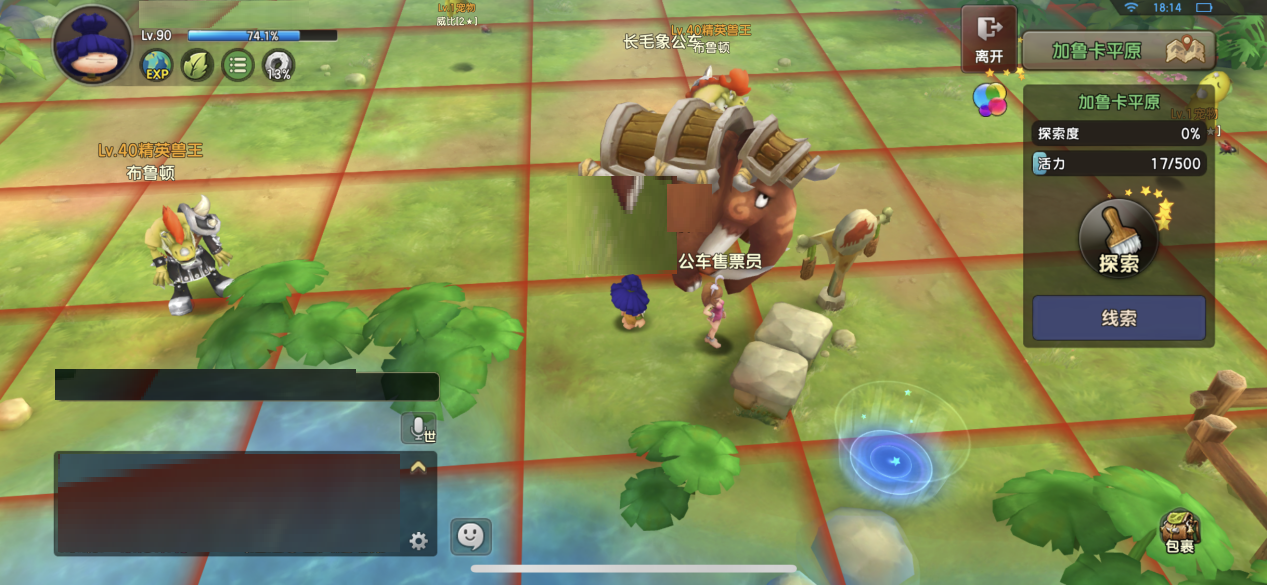Tap the green leaf icon

click(197, 67)
